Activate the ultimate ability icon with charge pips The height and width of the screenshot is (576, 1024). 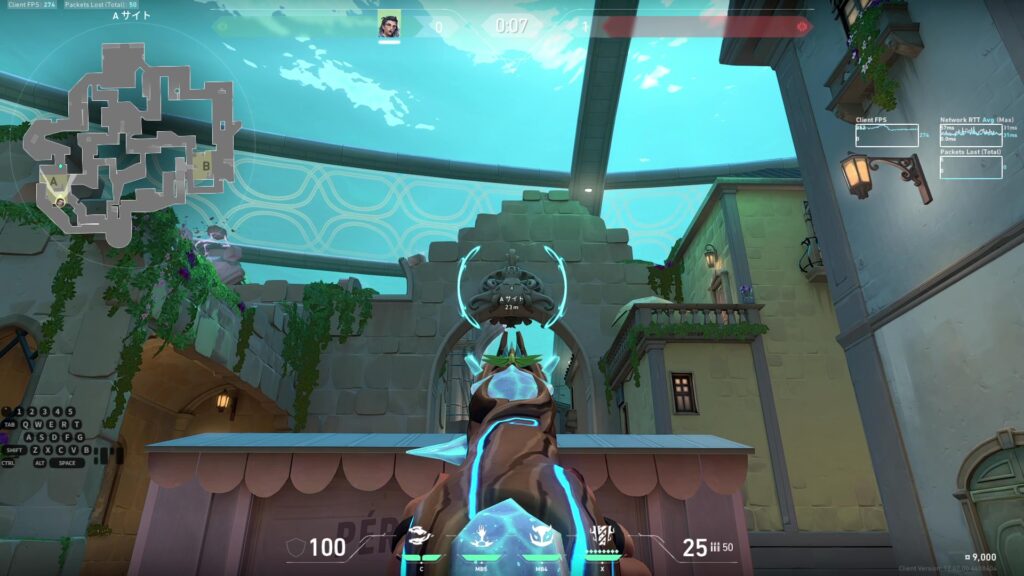pyautogui.click(x=602, y=537)
